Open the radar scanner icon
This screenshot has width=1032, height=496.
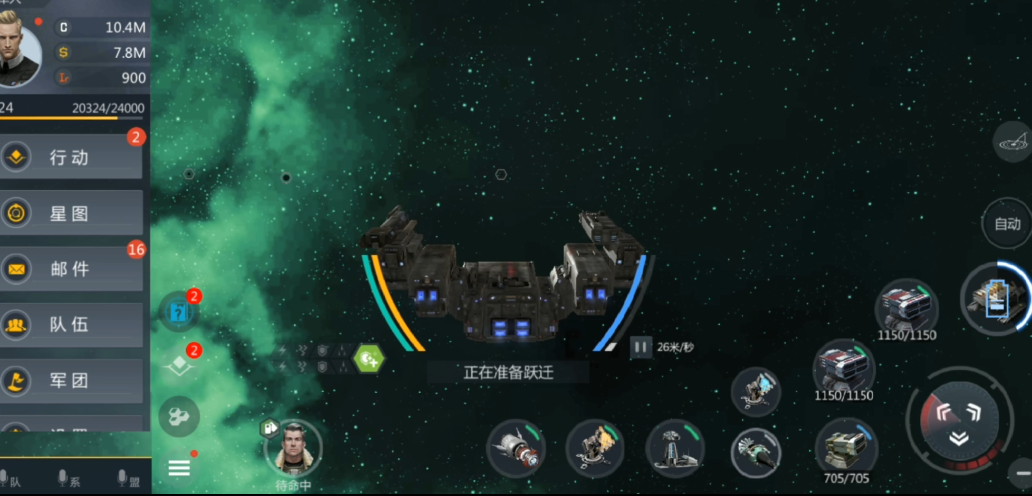click(1013, 142)
